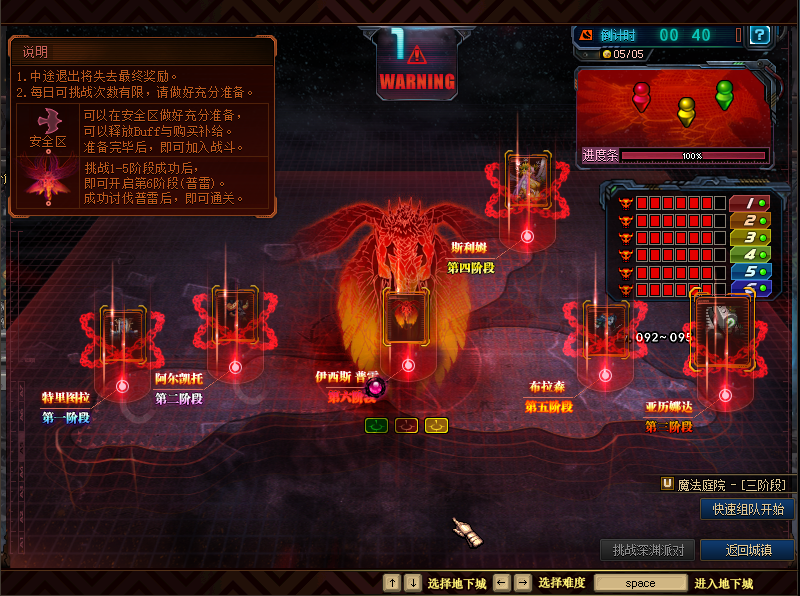Pick the 斯利姆 fourth stage card
800x596 pixels.
[526, 180]
